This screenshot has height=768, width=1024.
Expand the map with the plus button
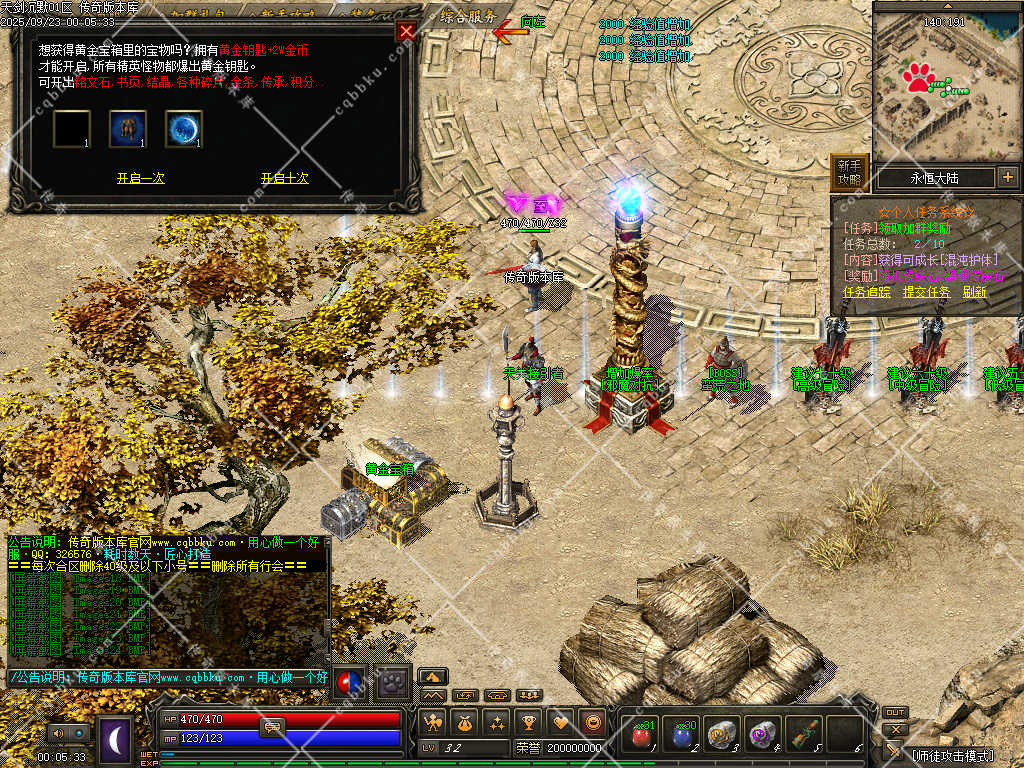pos(1007,178)
